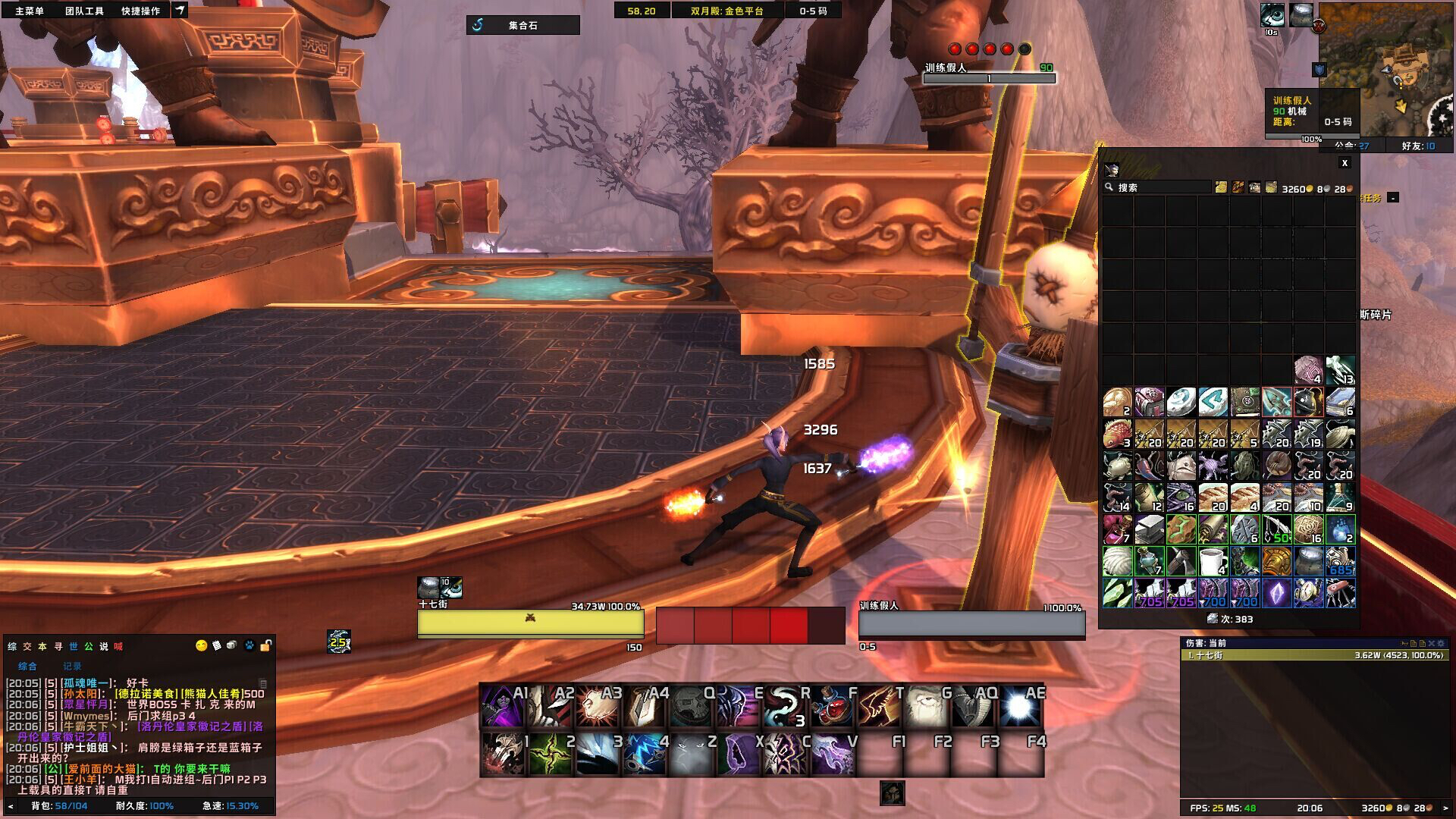Open the 主菜单 main menu
This screenshot has height=819, width=1456.
point(30,11)
